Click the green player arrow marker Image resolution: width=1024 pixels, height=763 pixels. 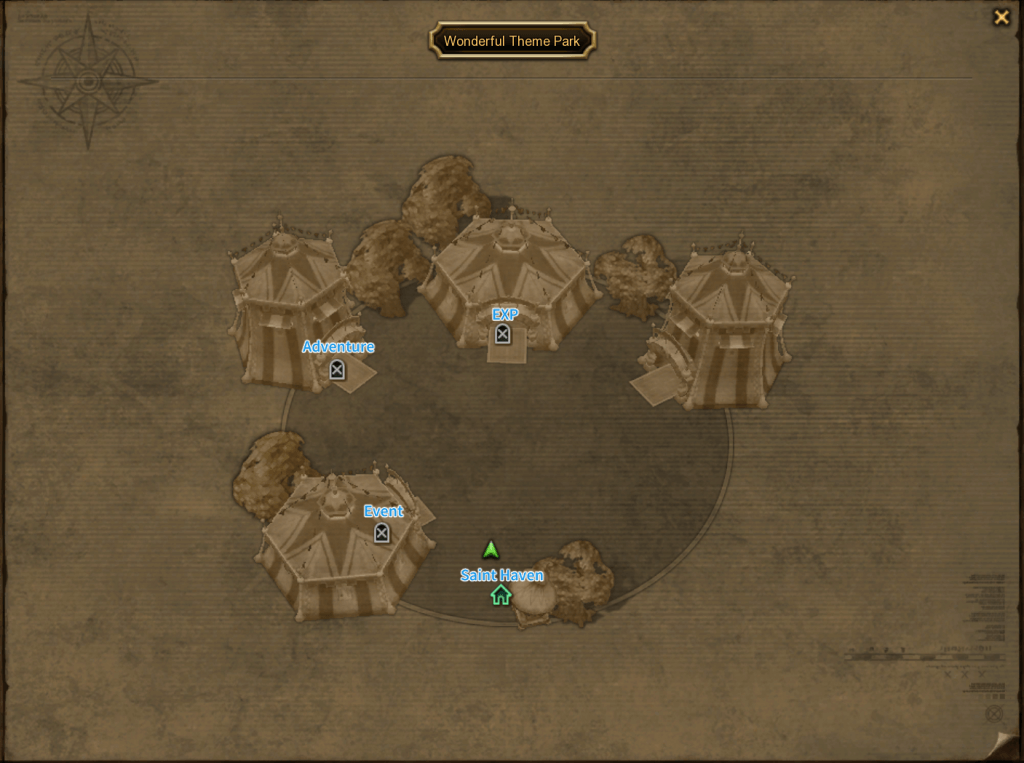pos(490,550)
